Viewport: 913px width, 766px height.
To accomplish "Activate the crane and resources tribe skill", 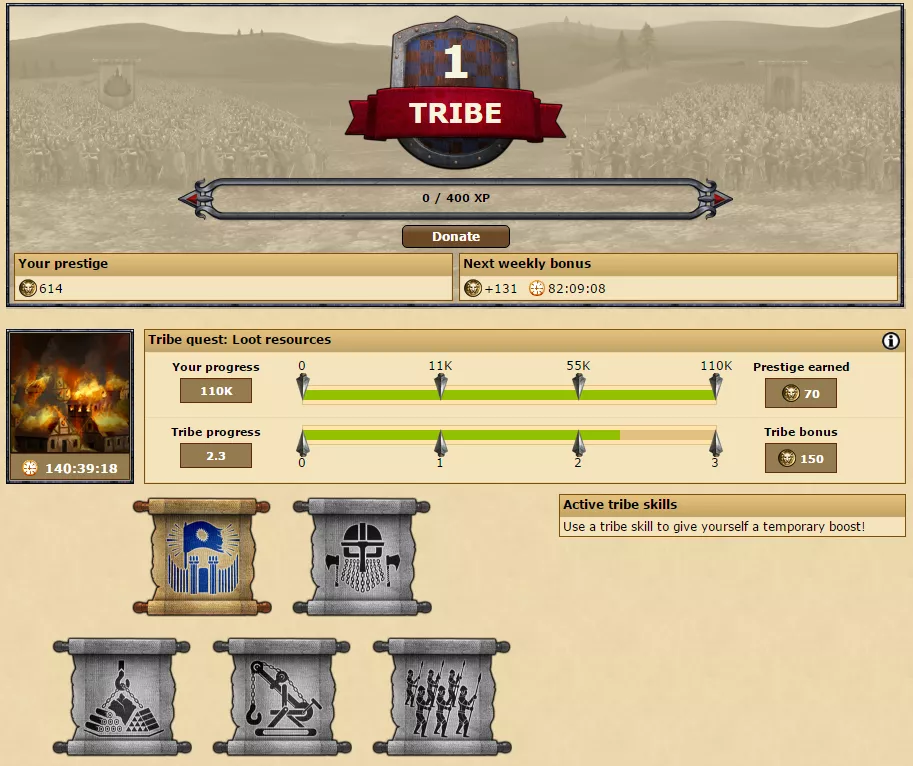I will [x=122, y=697].
